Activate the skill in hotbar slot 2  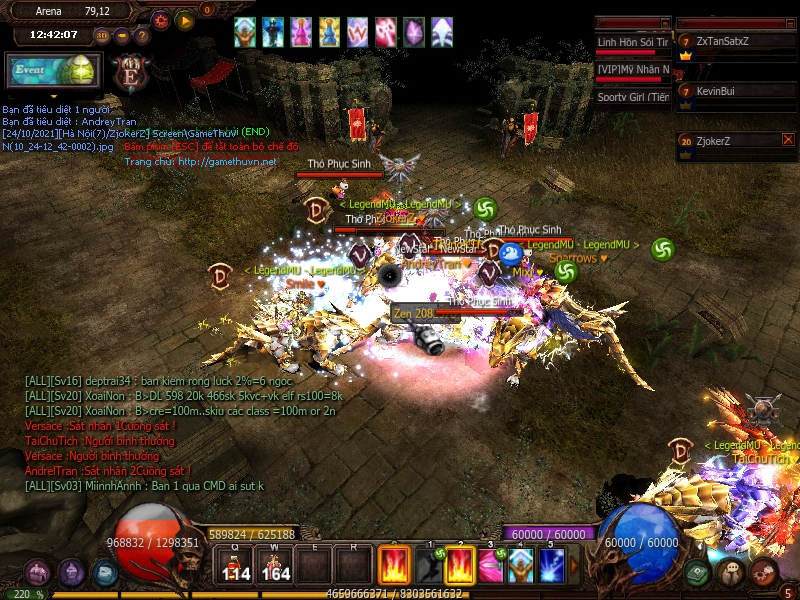459,566
